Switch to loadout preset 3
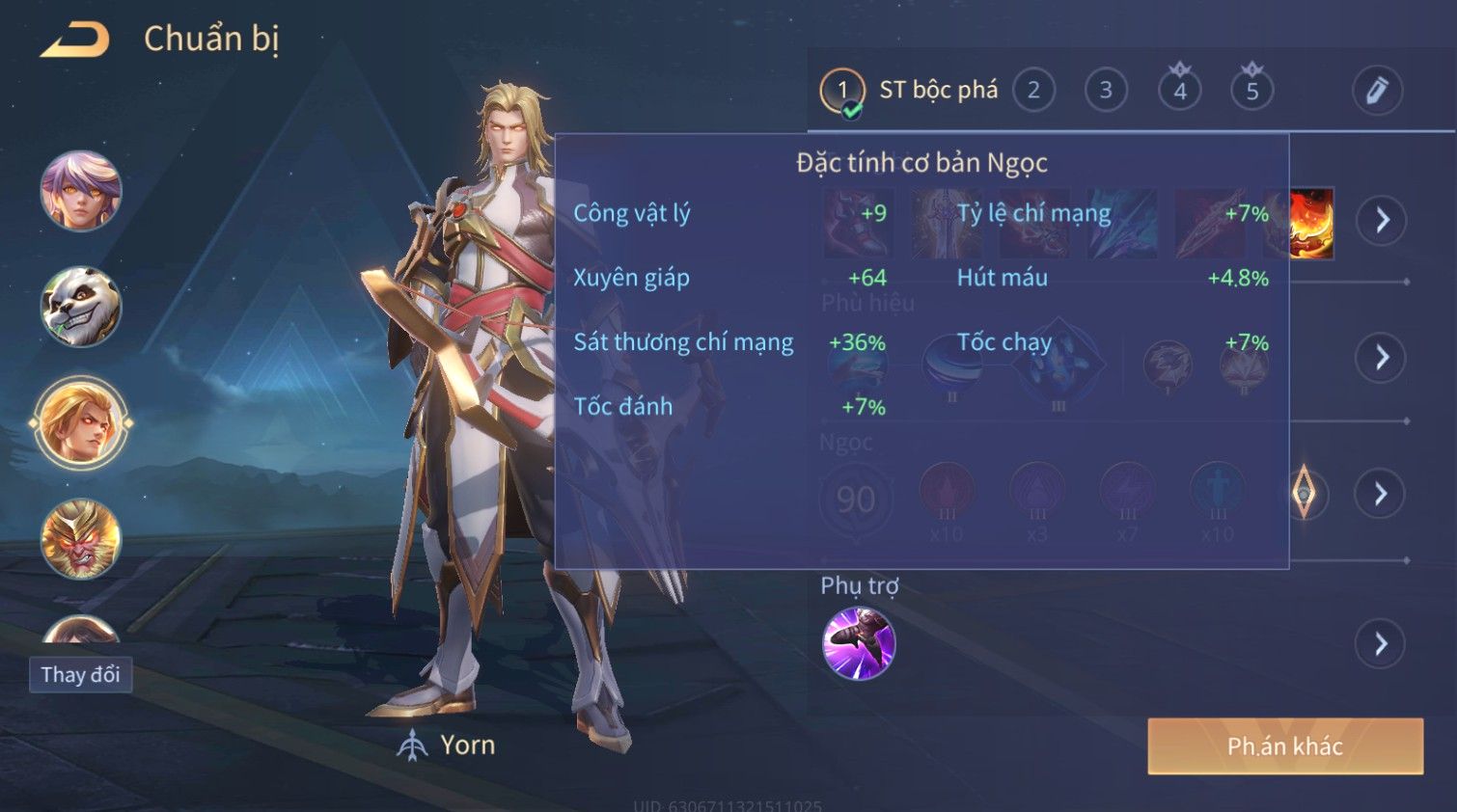The height and width of the screenshot is (812, 1457). click(1106, 92)
